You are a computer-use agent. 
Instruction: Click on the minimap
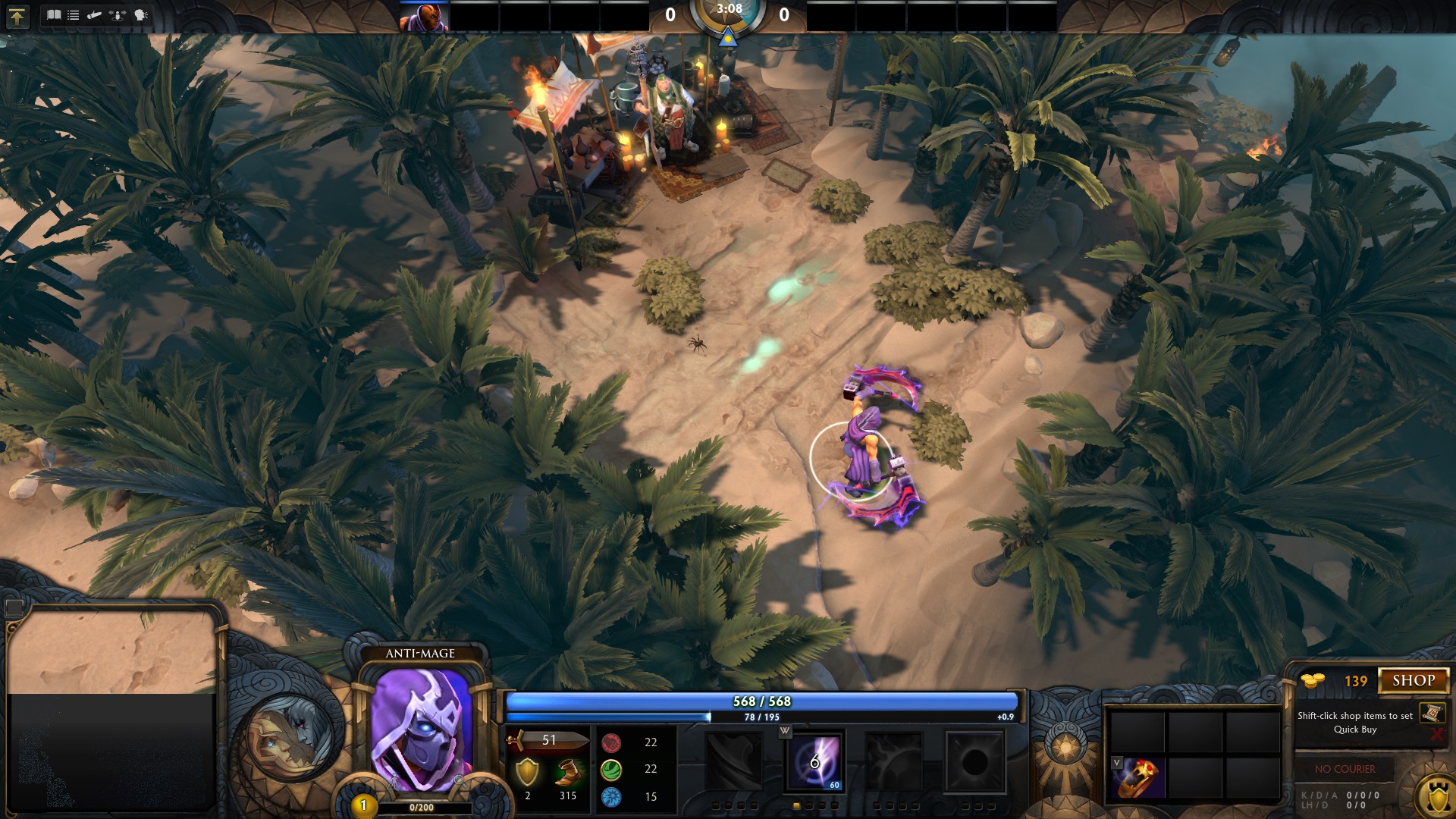[112, 709]
